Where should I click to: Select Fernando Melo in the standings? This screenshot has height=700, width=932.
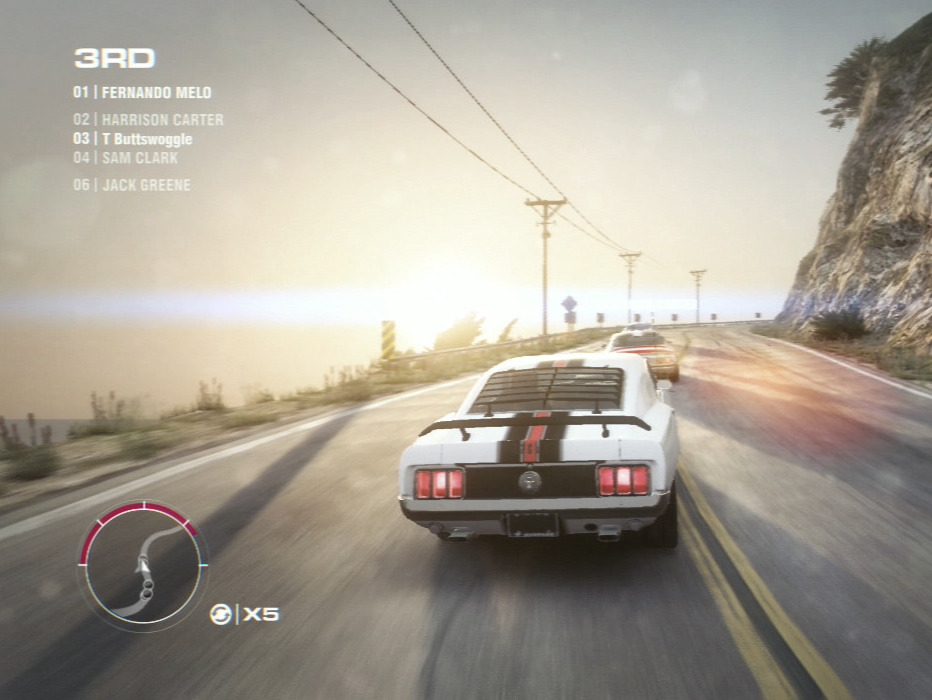coord(142,93)
